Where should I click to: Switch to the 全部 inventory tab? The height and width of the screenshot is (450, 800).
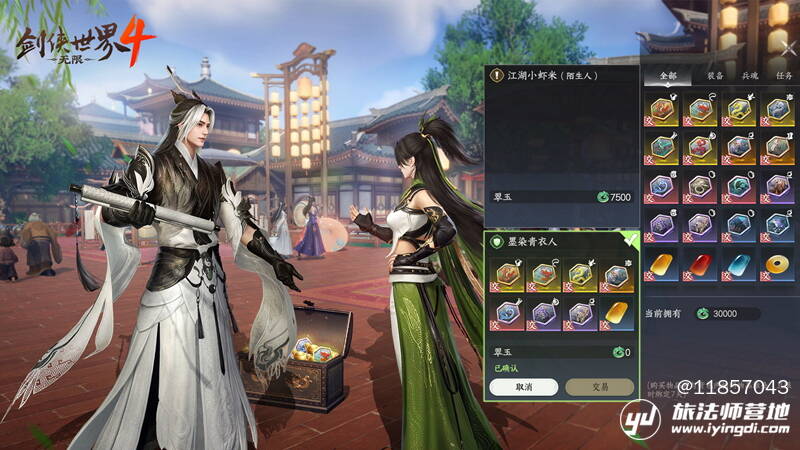(x=669, y=74)
